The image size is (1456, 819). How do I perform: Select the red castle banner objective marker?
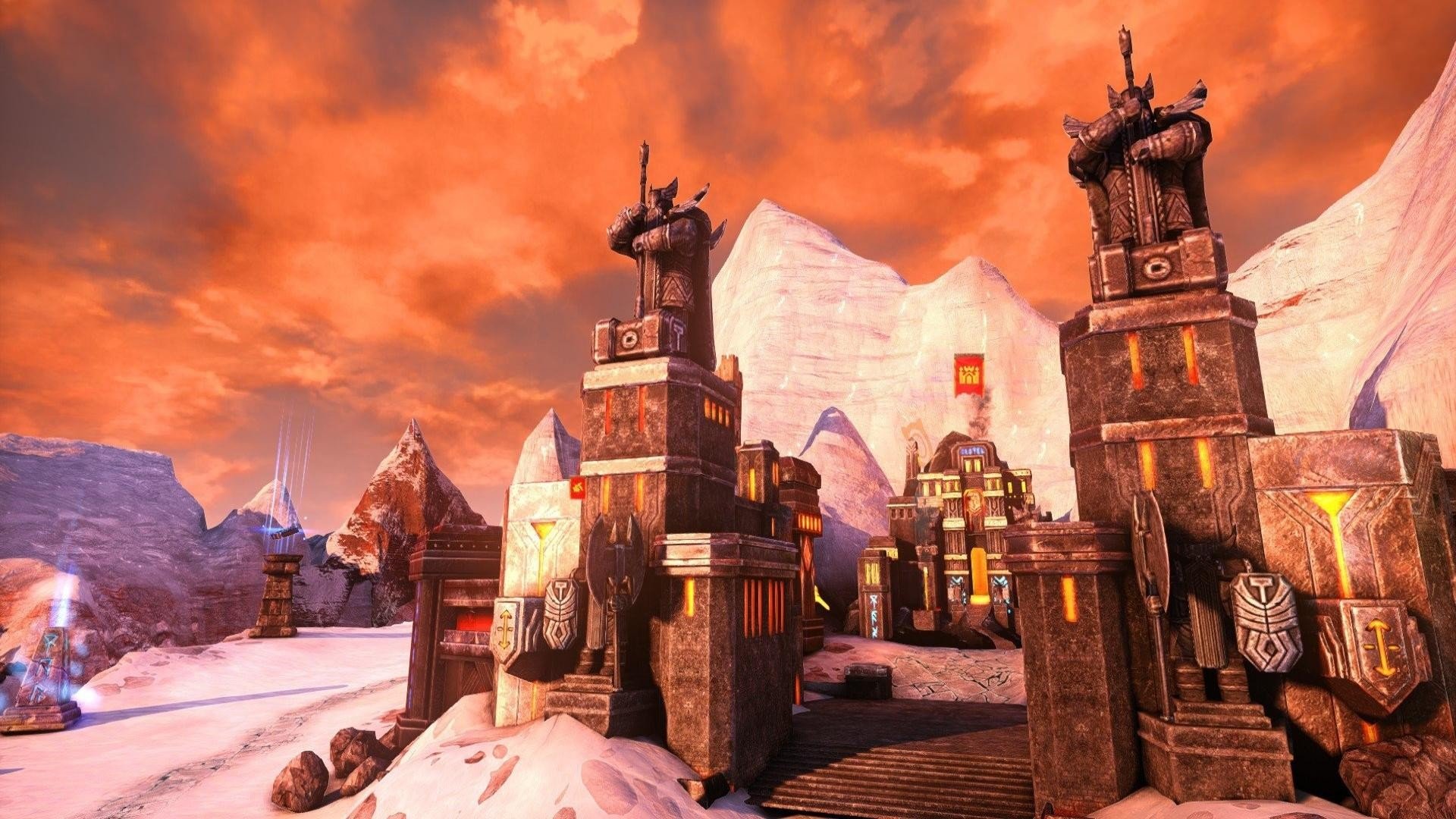969,375
